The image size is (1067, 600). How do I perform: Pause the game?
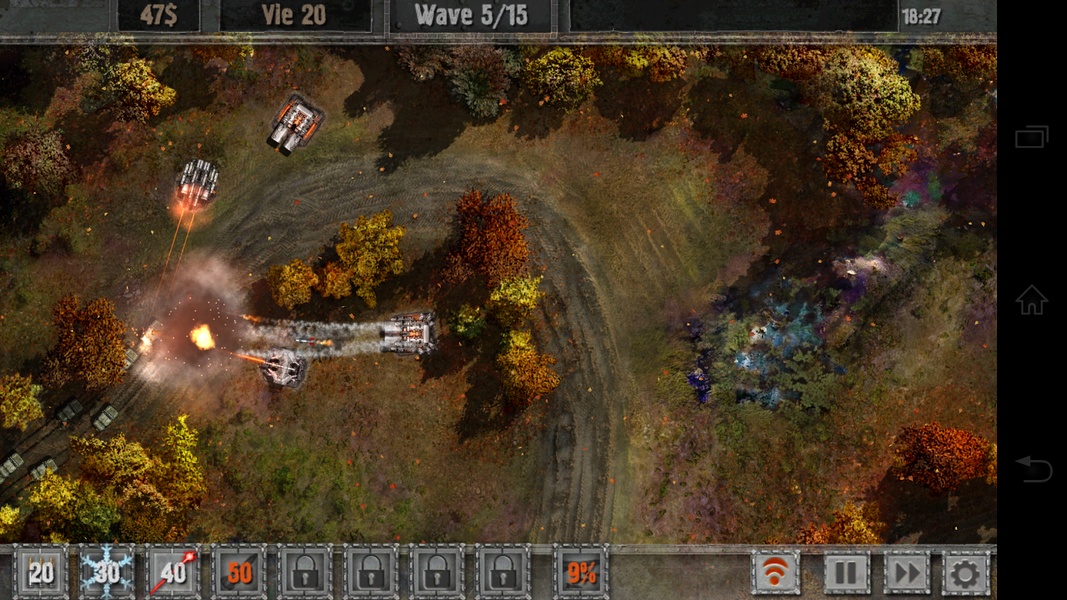tap(846, 572)
